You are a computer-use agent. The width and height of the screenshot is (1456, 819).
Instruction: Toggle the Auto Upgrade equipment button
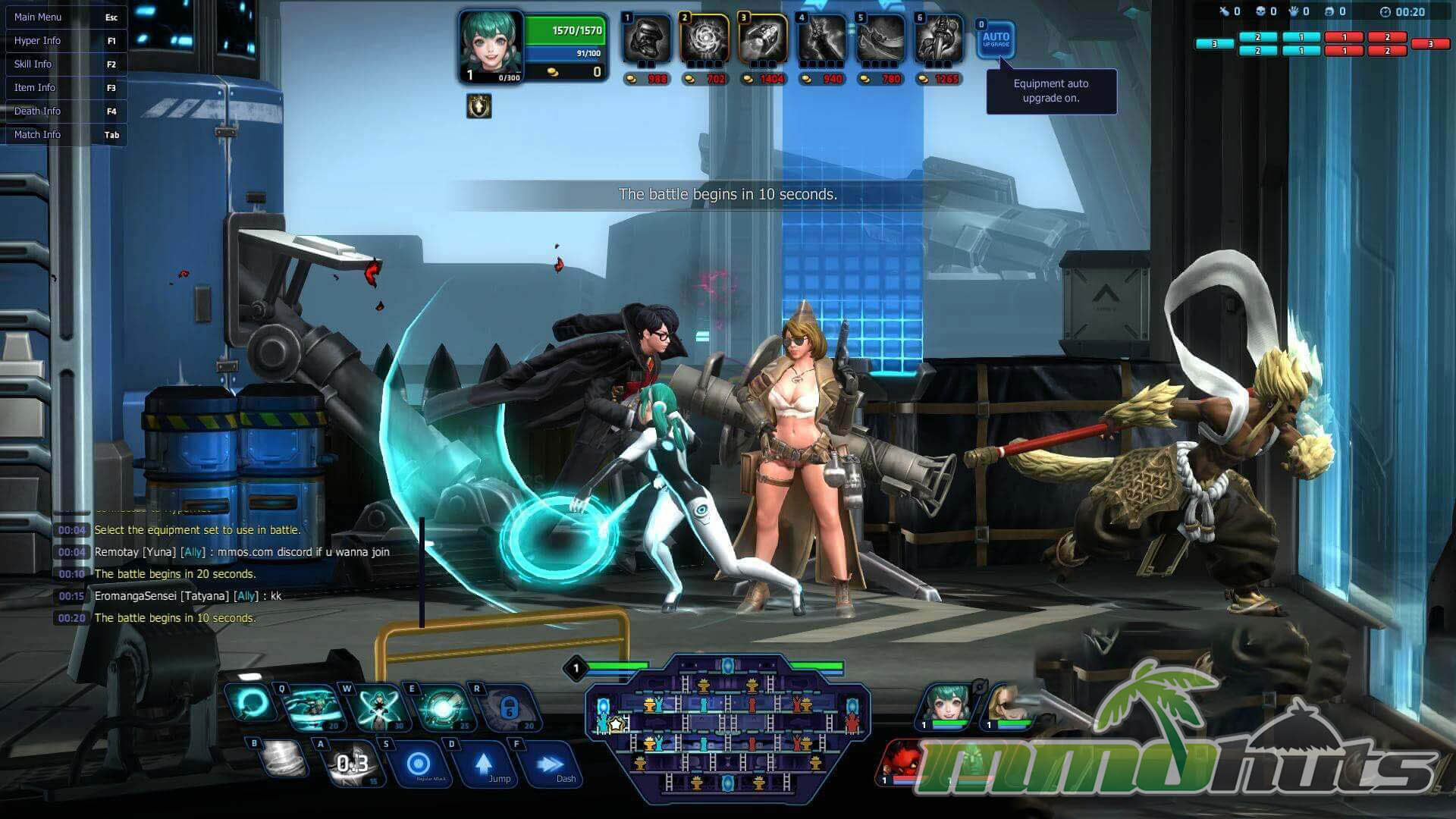pos(996,39)
